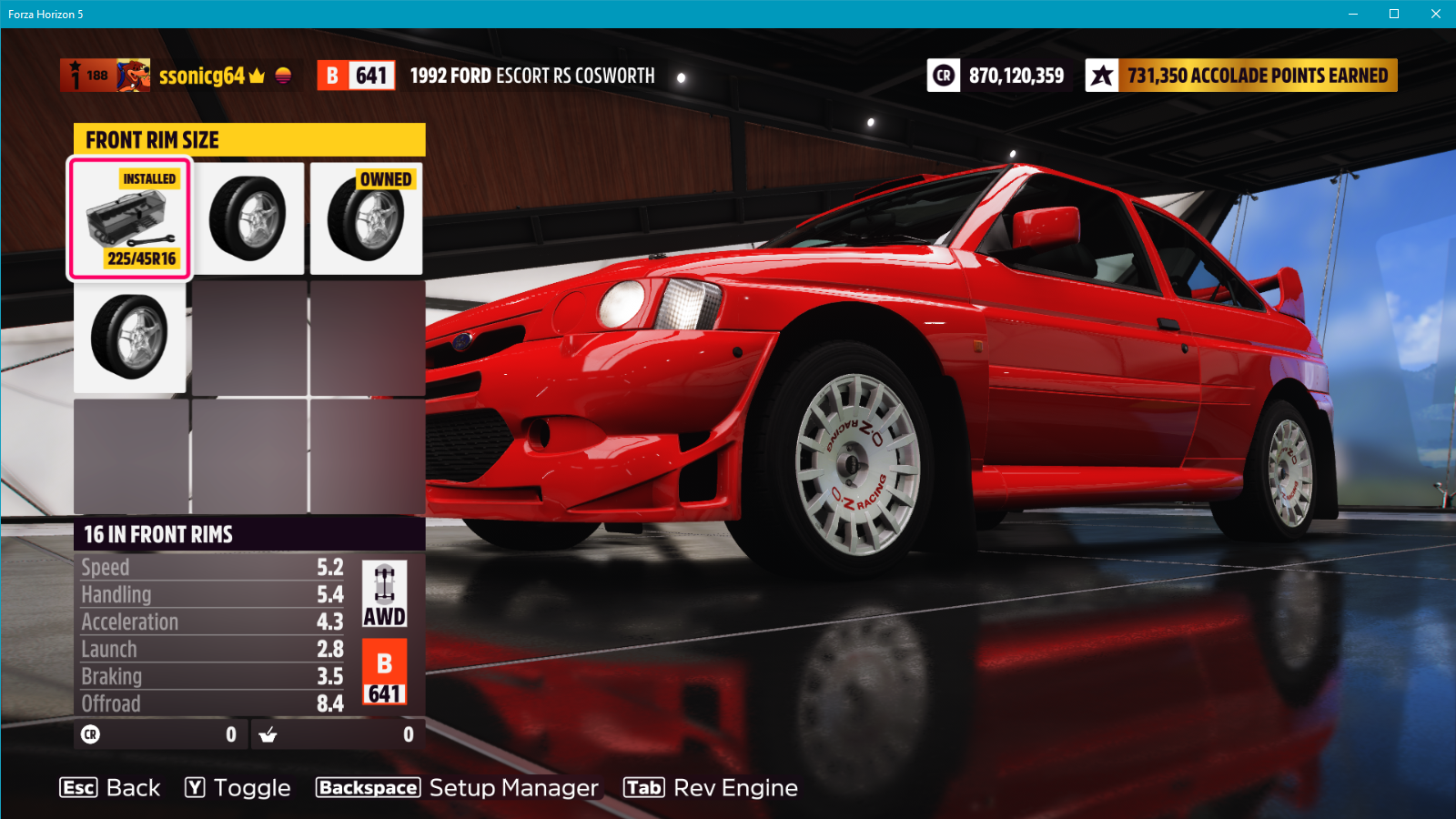The image size is (1456, 819).
Task: Activate the Rev Engine option
Action: tap(711, 788)
